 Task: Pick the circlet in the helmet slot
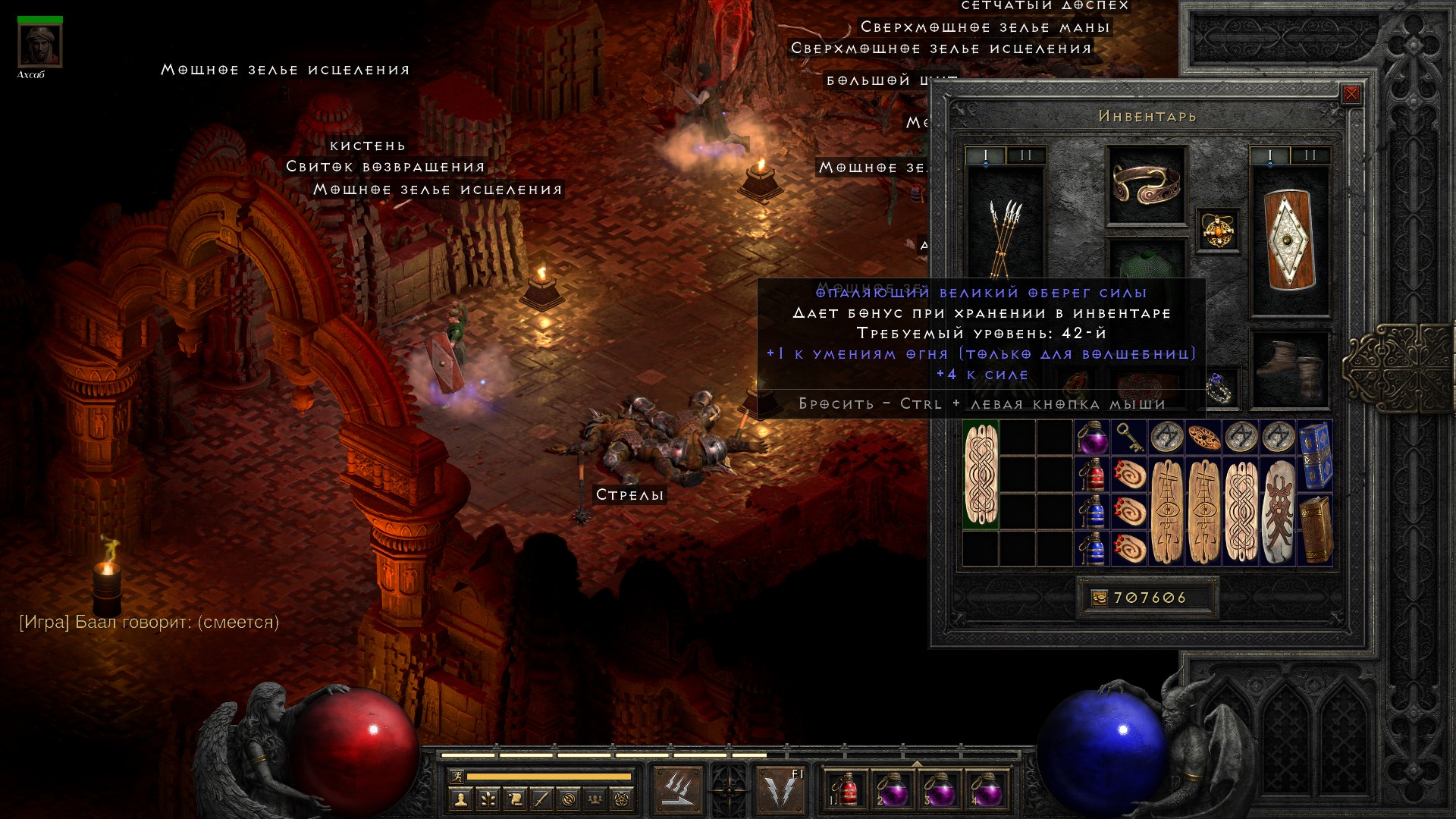point(1146,184)
